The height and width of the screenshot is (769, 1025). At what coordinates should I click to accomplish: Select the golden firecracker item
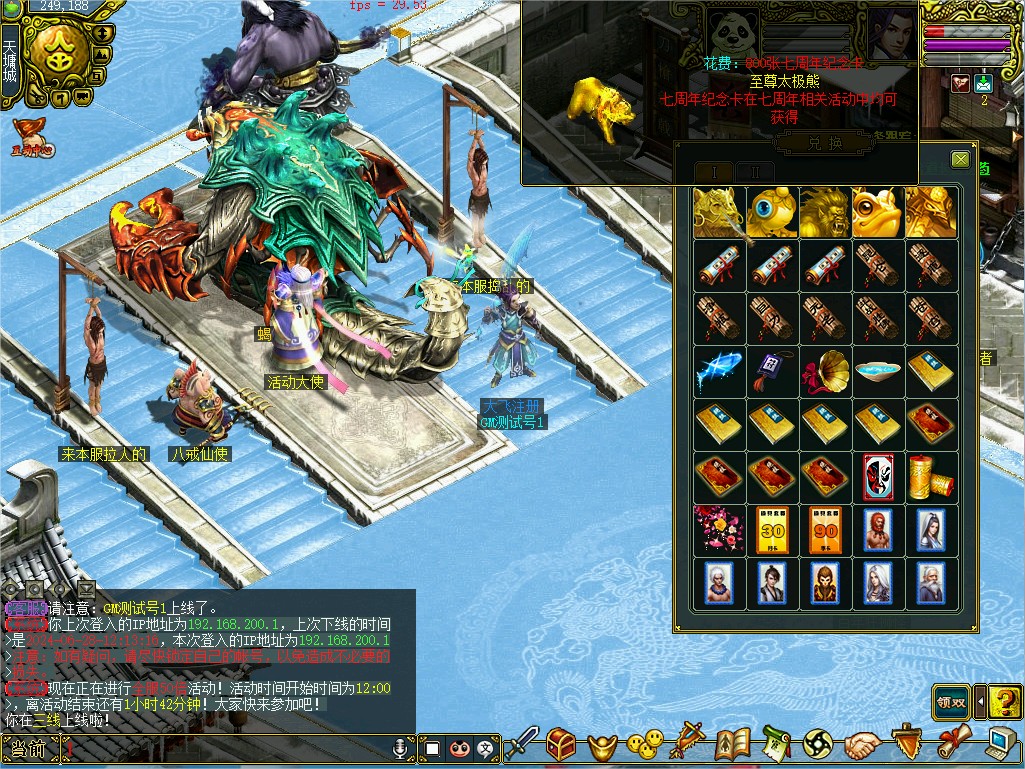click(x=930, y=478)
